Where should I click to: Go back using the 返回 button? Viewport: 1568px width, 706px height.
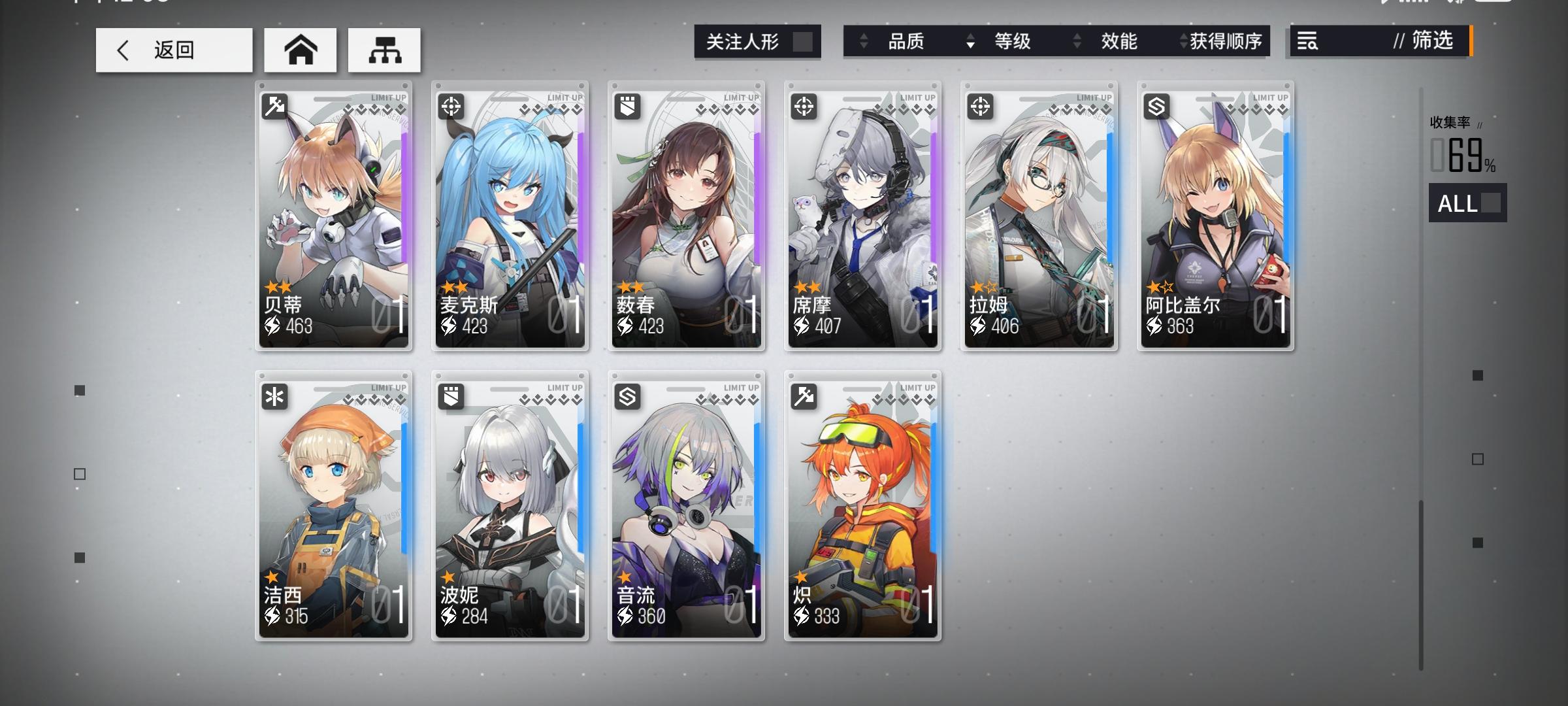pos(173,50)
